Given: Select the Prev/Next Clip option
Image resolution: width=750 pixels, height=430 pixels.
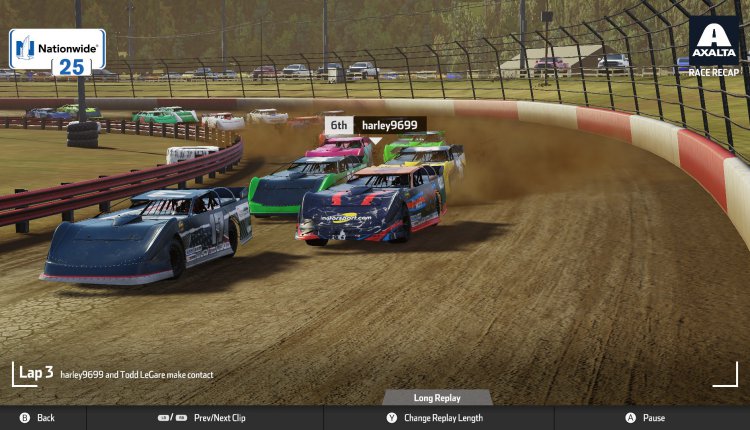Looking at the screenshot, I should coord(205,417).
